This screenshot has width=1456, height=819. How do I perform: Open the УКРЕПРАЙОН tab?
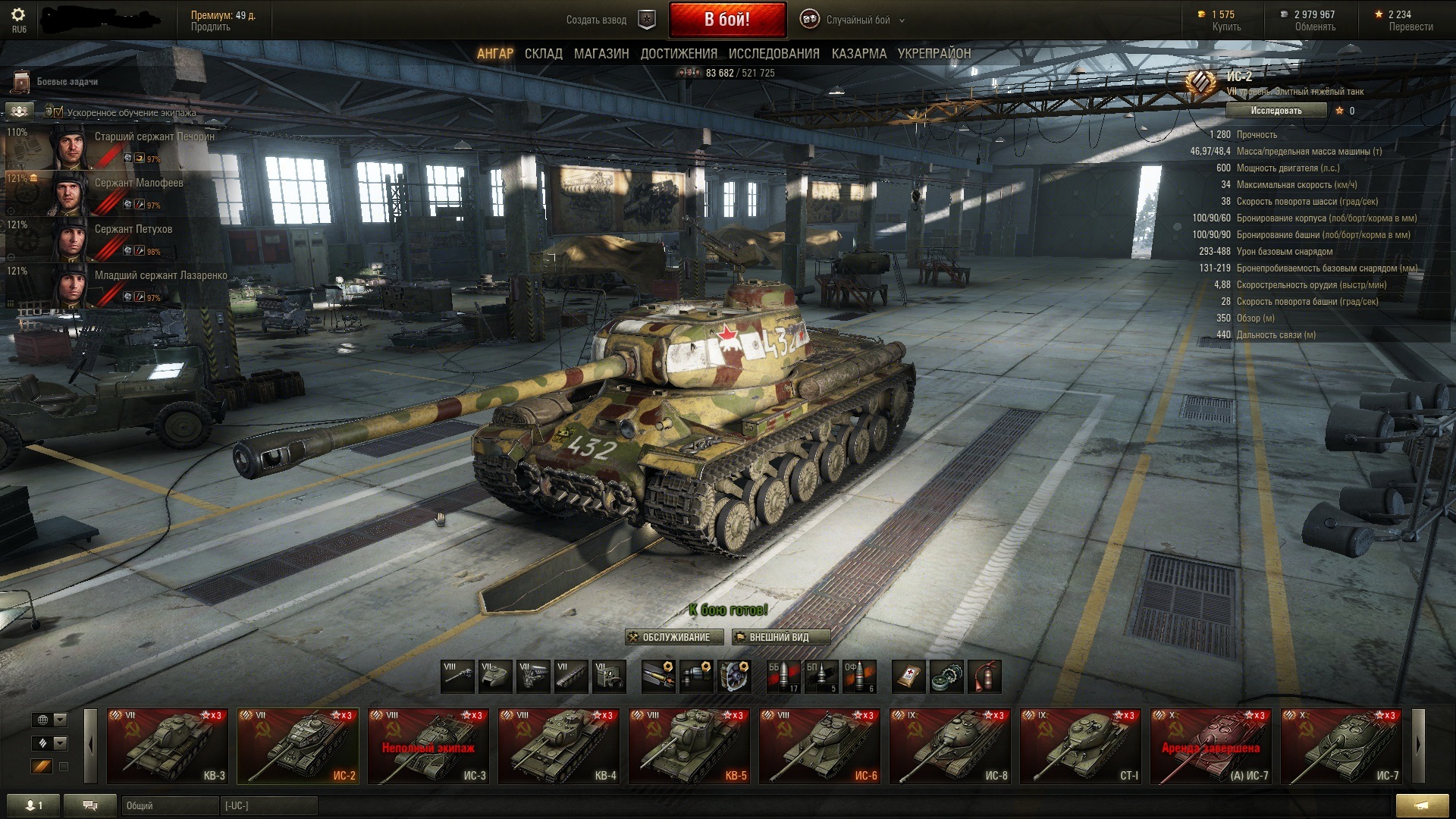click(x=934, y=54)
